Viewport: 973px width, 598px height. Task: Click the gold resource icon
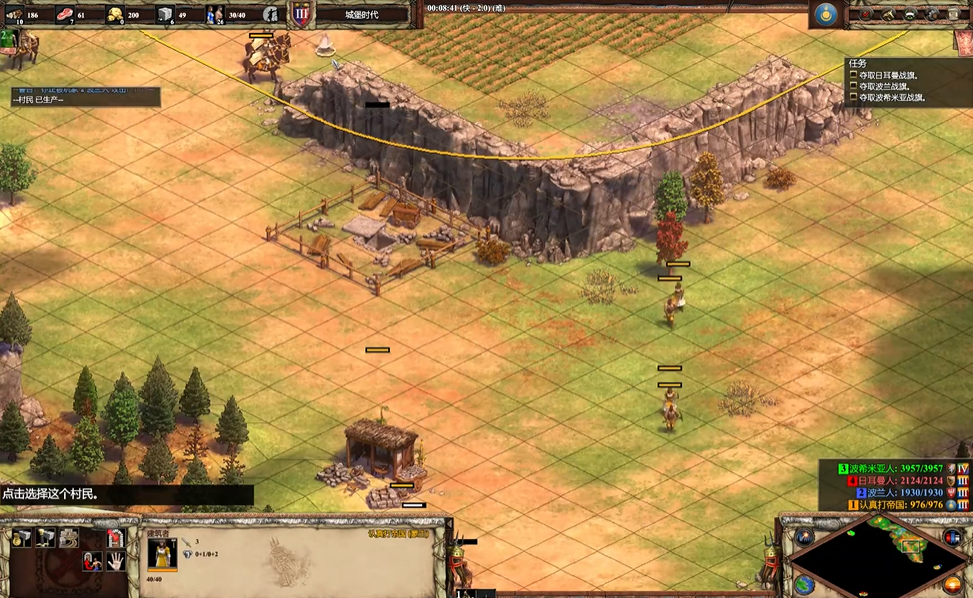115,14
